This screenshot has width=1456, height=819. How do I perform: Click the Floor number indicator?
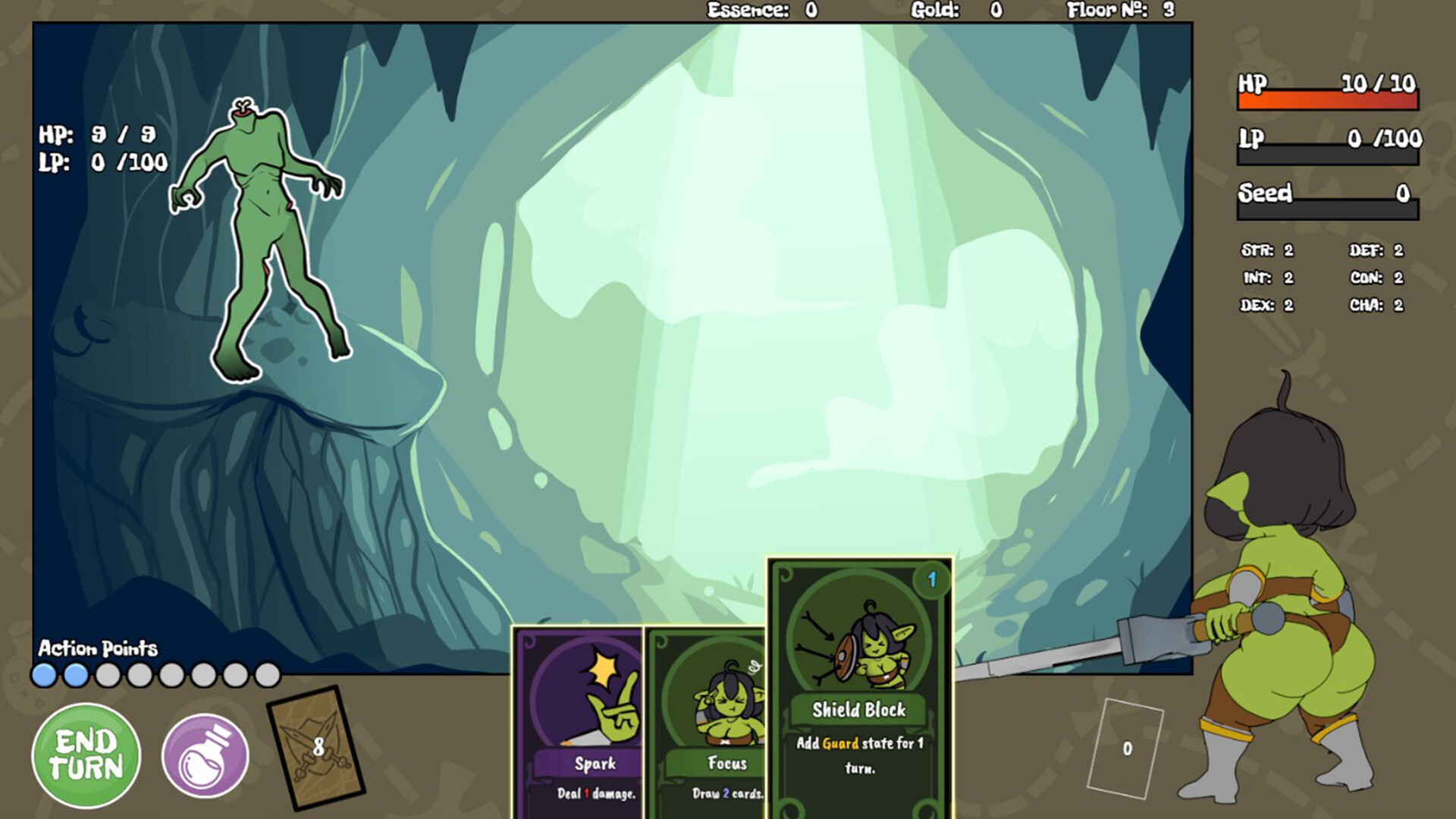(x=1121, y=11)
